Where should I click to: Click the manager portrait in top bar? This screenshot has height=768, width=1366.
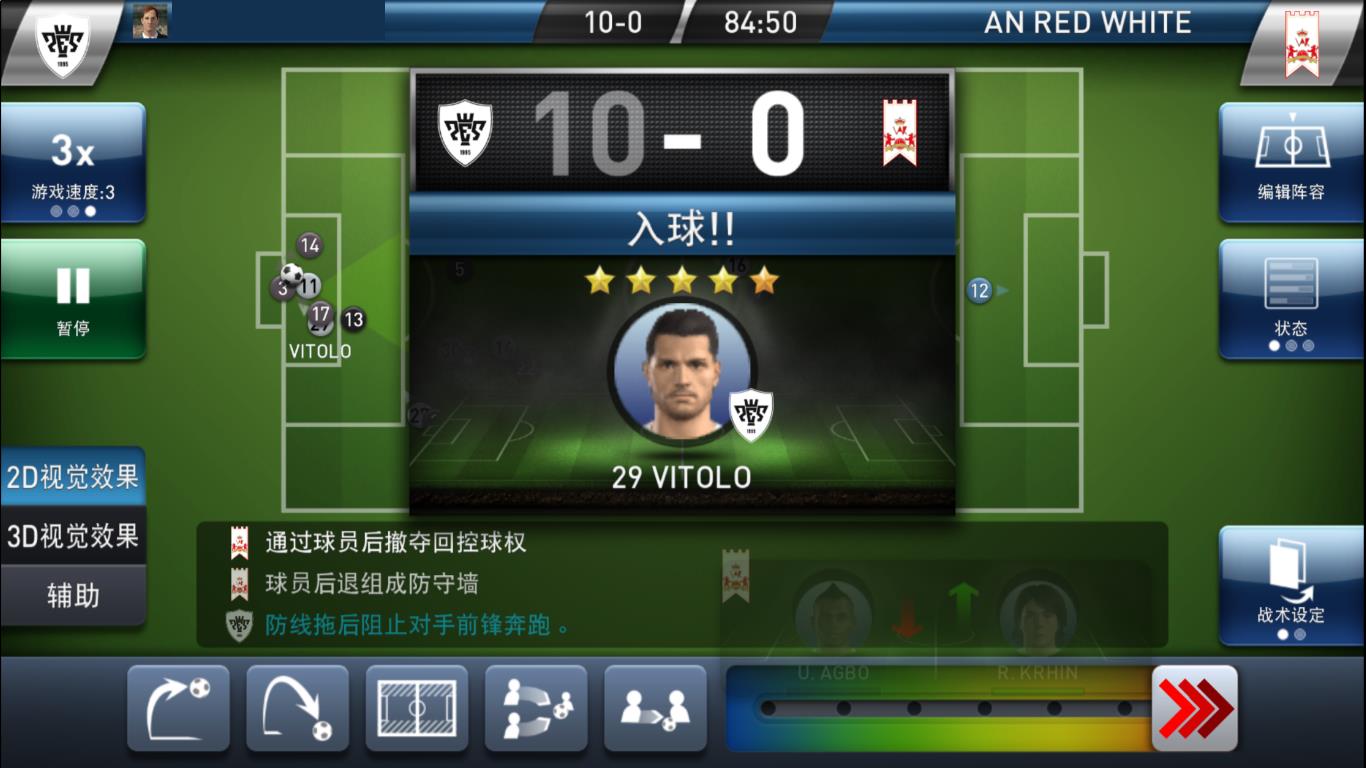point(151,21)
